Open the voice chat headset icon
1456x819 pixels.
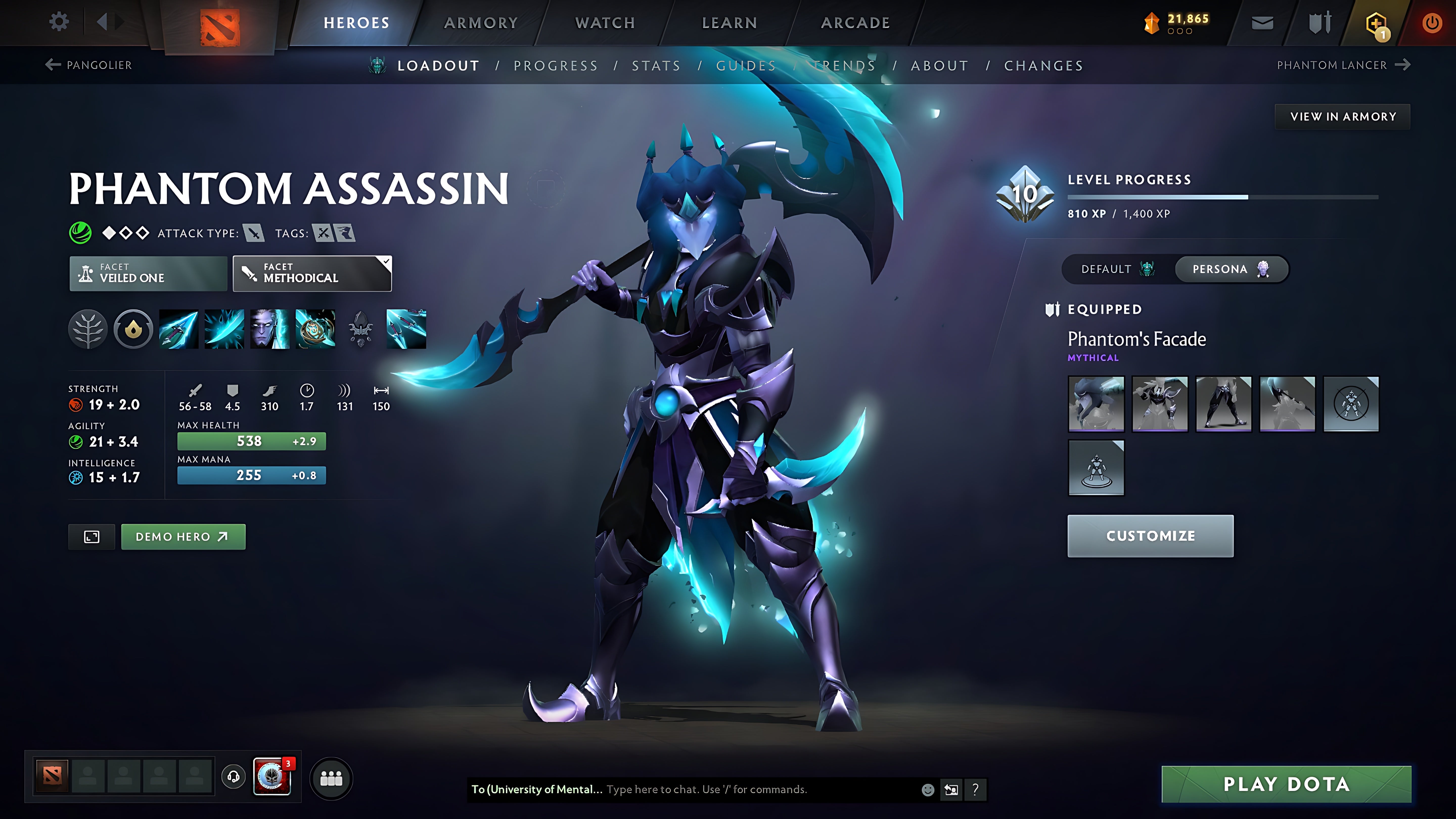click(233, 777)
